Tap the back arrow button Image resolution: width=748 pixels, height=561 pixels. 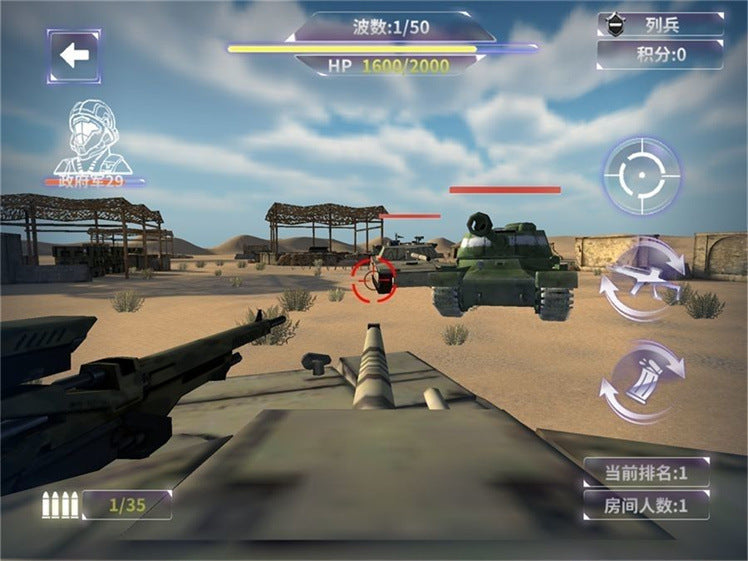pos(74,55)
